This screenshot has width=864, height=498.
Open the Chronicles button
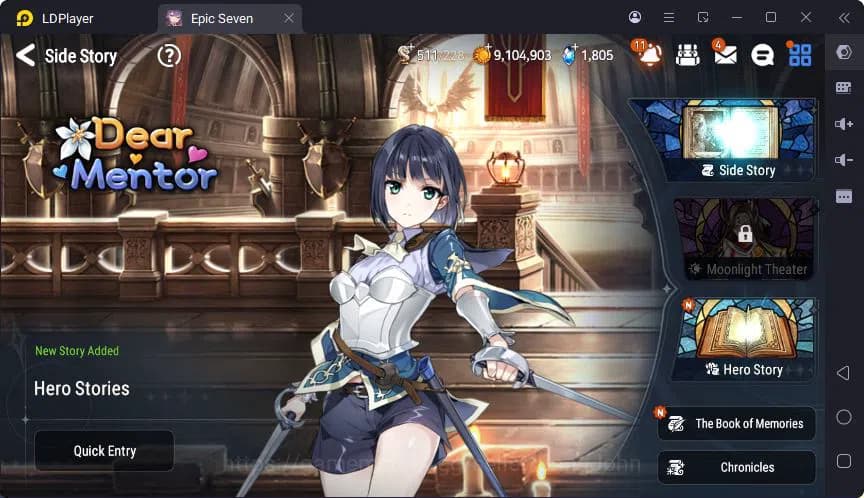pos(737,467)
